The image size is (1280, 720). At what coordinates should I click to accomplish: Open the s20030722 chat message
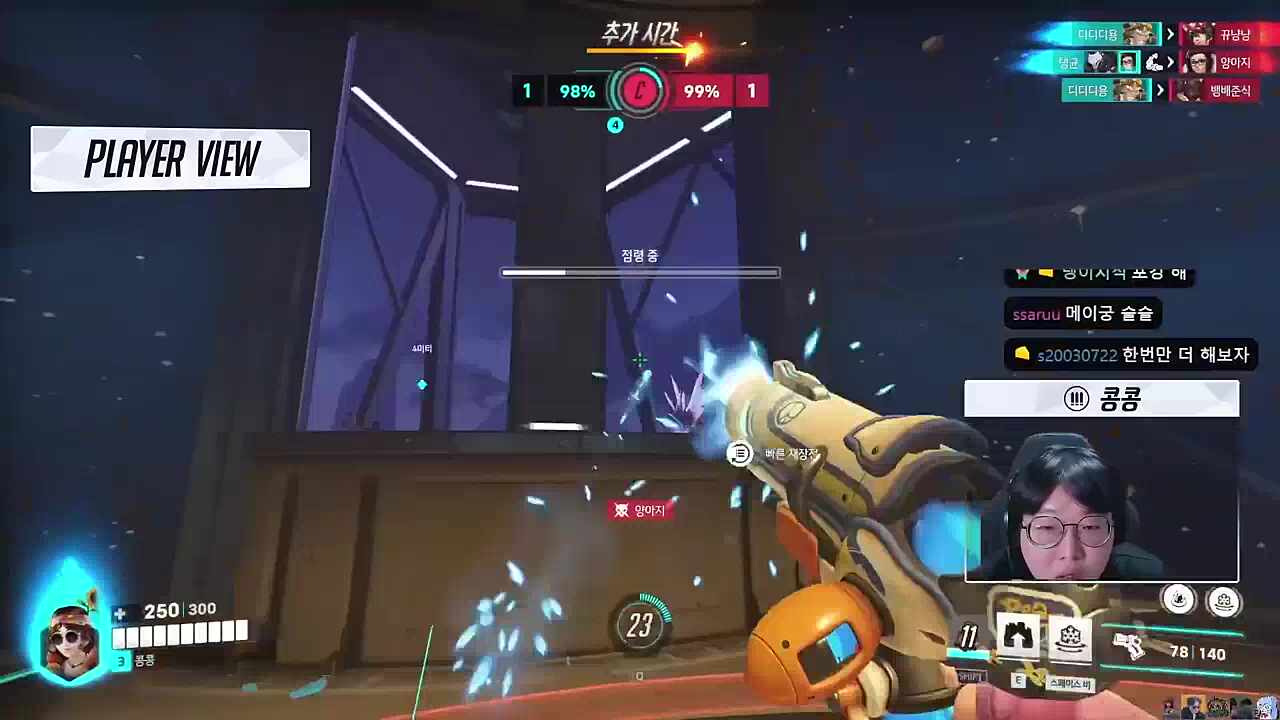point(1130,355)
